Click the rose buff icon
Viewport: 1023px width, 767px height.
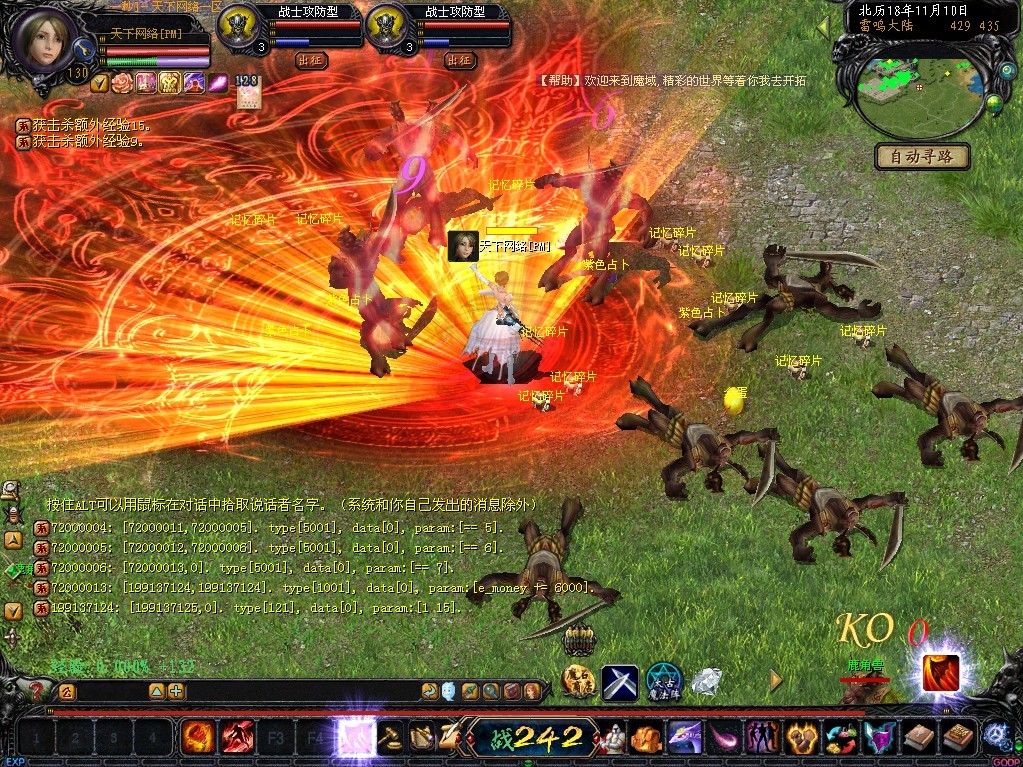(x=121, y=83)
